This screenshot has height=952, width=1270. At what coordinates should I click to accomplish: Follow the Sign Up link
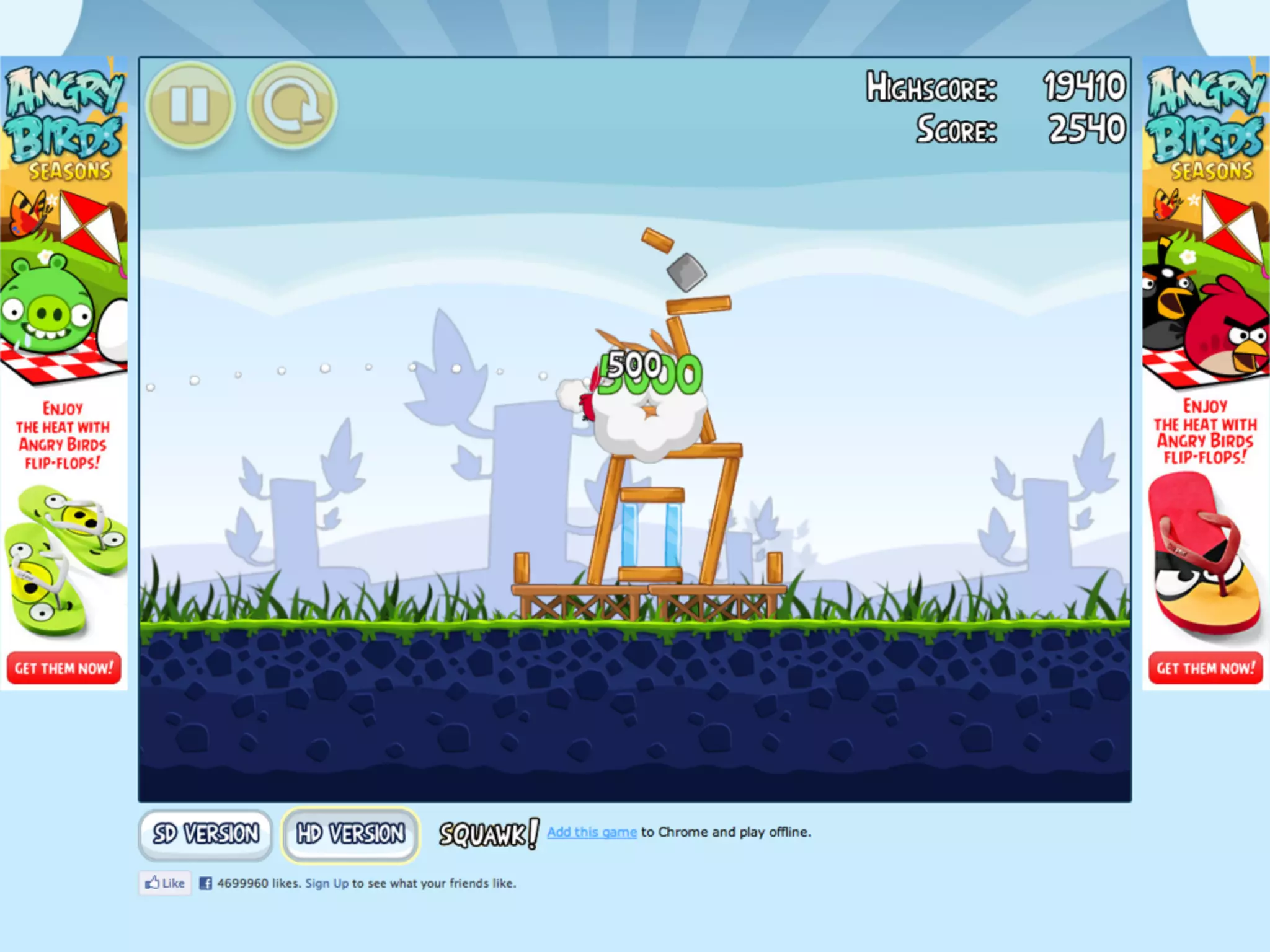327,883
